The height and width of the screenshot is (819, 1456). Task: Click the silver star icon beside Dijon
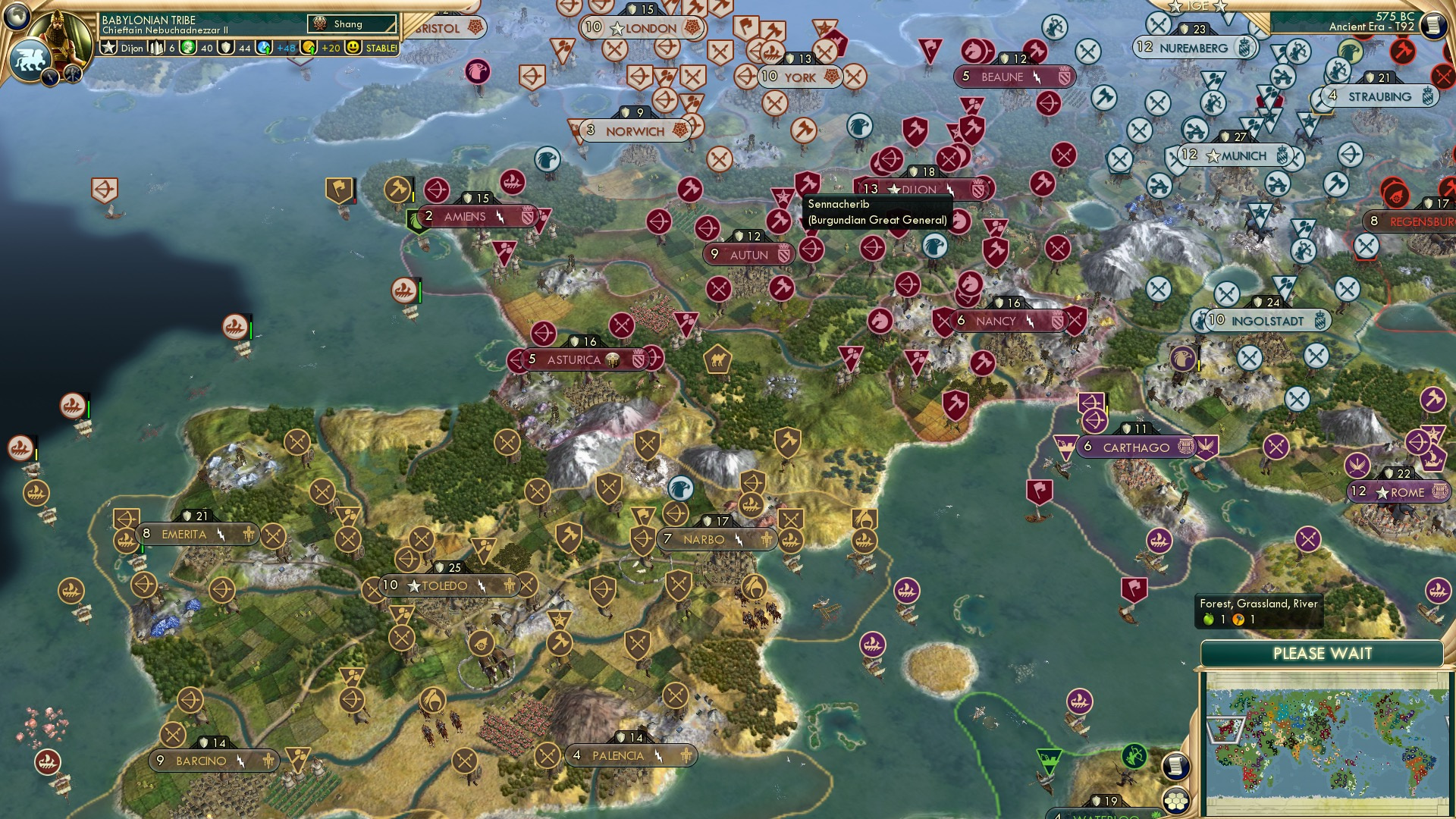click(x=108, y=48)
